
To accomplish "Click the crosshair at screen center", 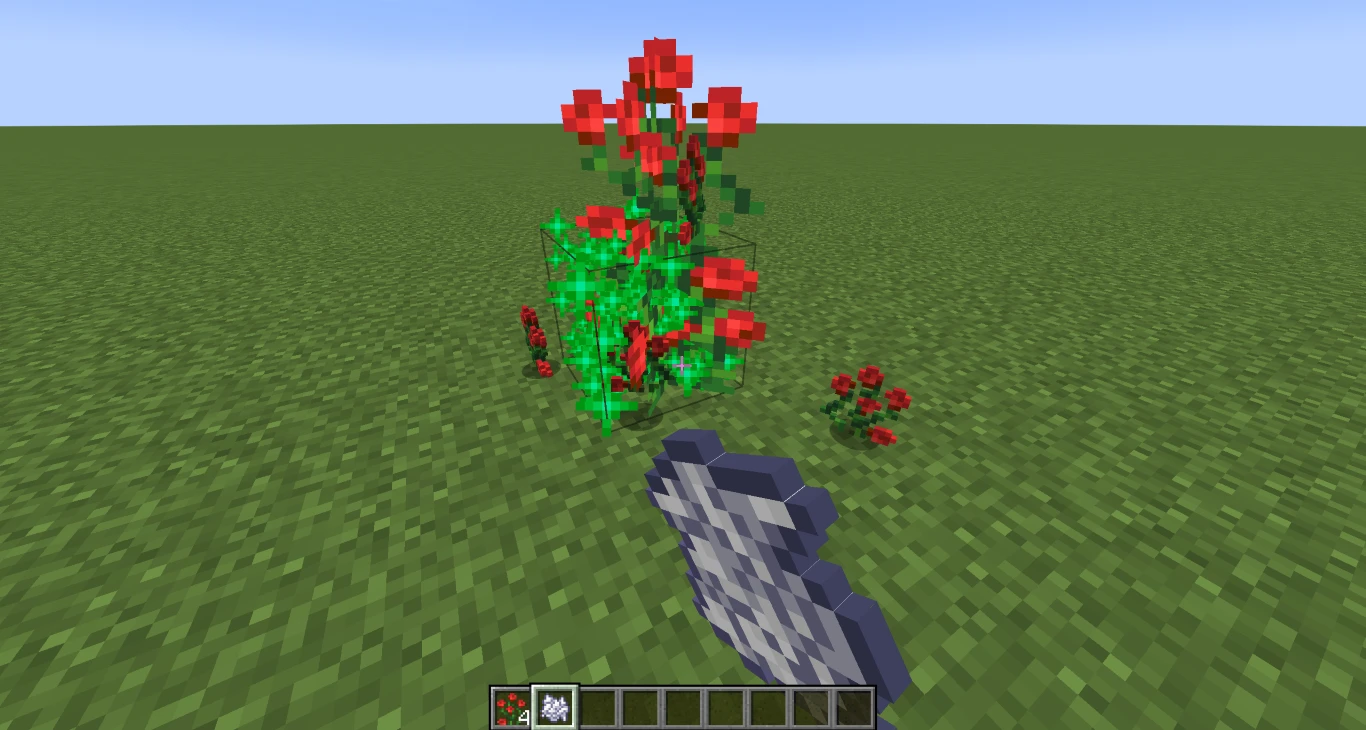I will 683,365.
